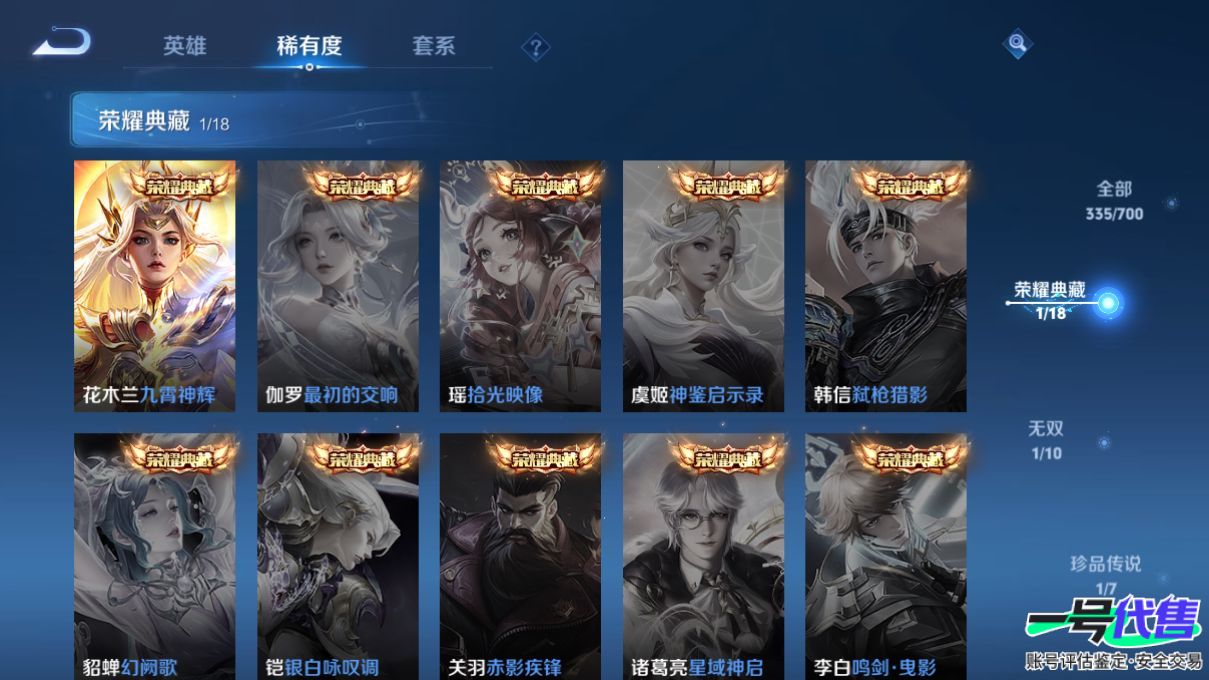Viewport: 1209px width, 680px height.
Task: Go back using the return arrow
Action: click(62, 43)
